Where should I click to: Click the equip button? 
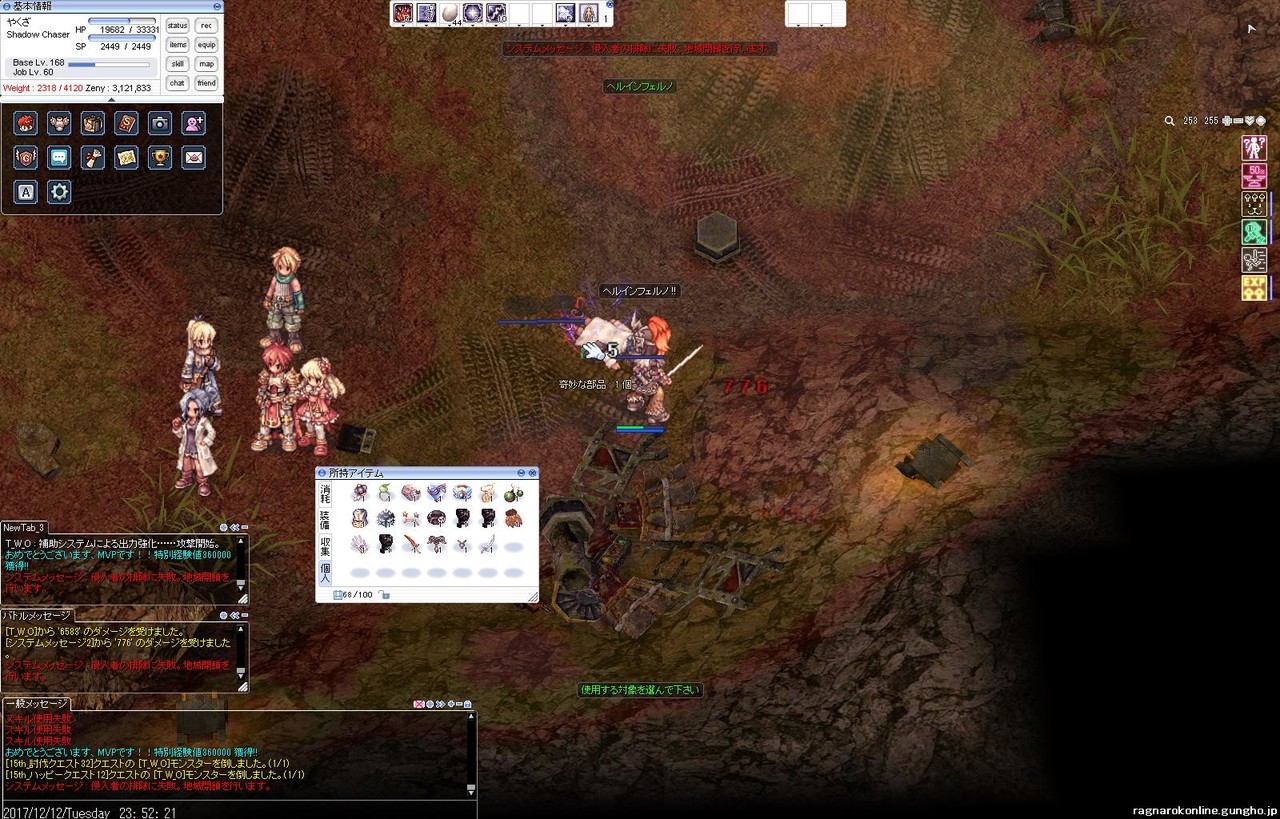pyautogui.click(x=206, y=45)
